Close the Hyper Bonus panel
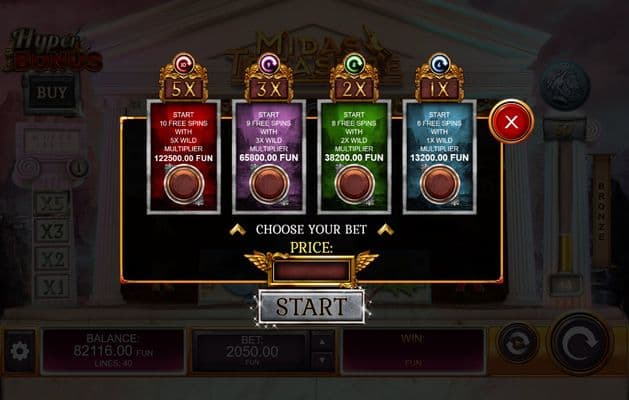 (x=511, y=123)
